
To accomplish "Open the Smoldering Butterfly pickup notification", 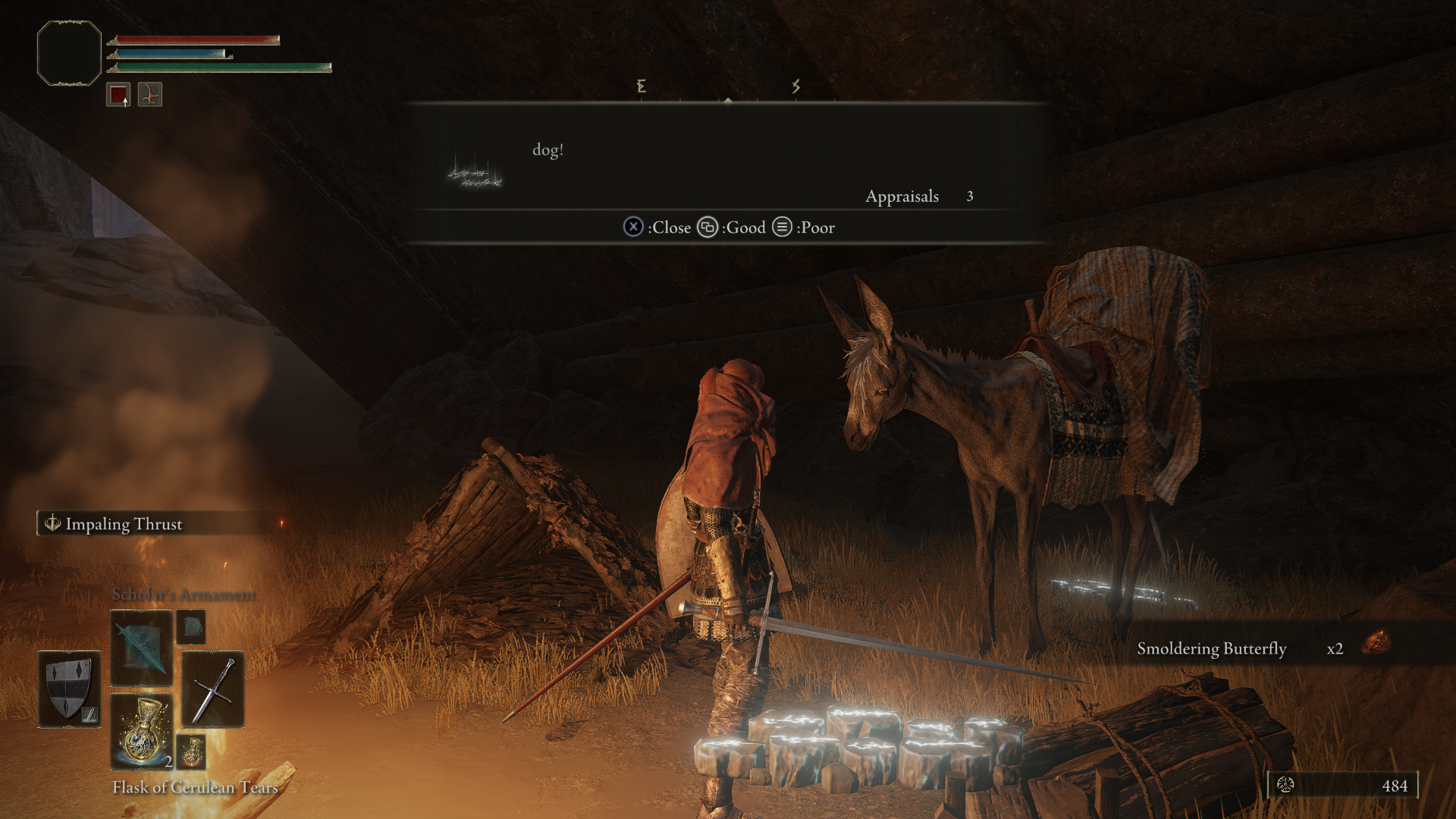I will coord(1259,648).
